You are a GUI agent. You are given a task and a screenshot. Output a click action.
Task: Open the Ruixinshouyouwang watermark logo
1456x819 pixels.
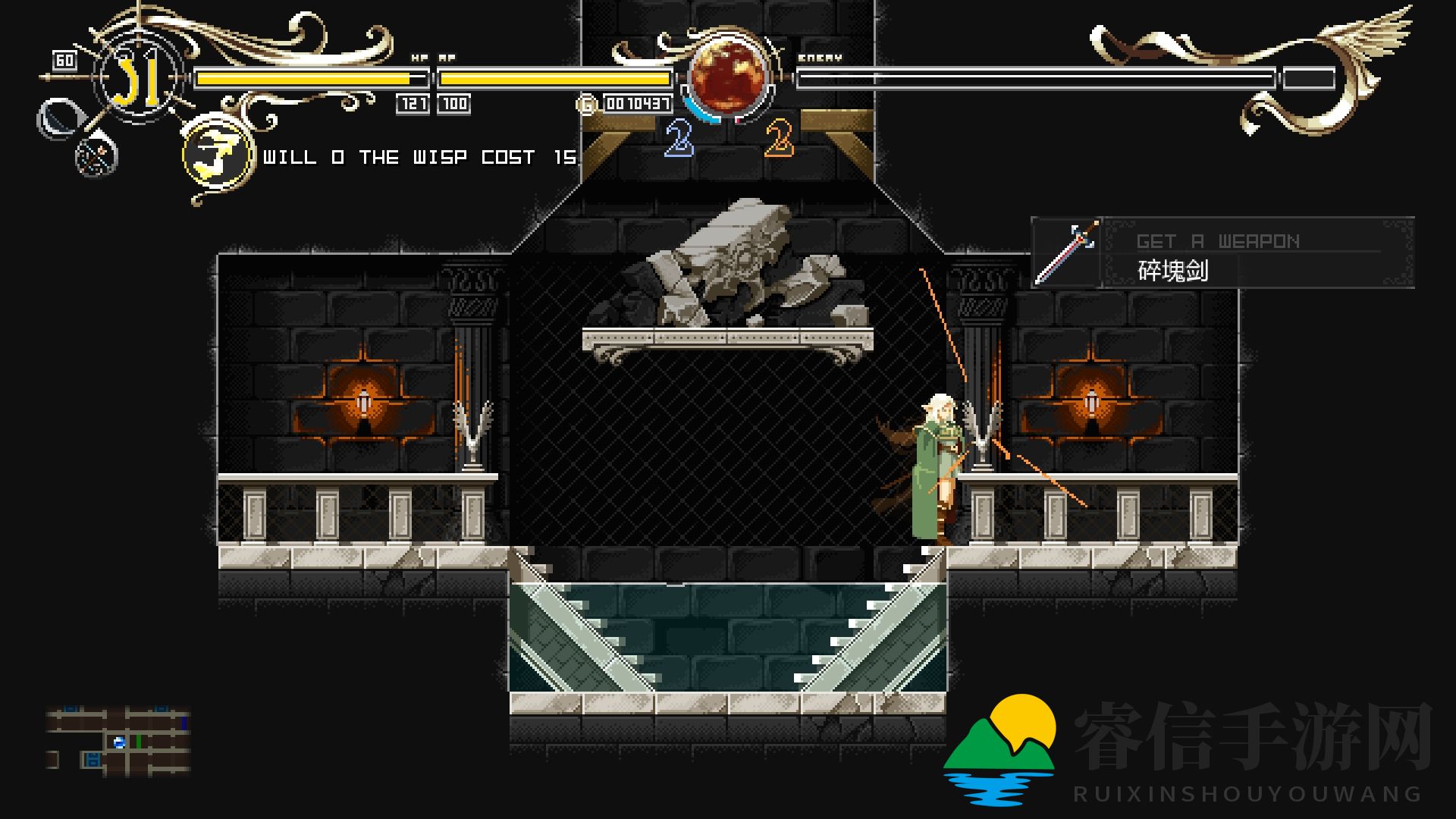pyautogui.click(x=999, y=747)
